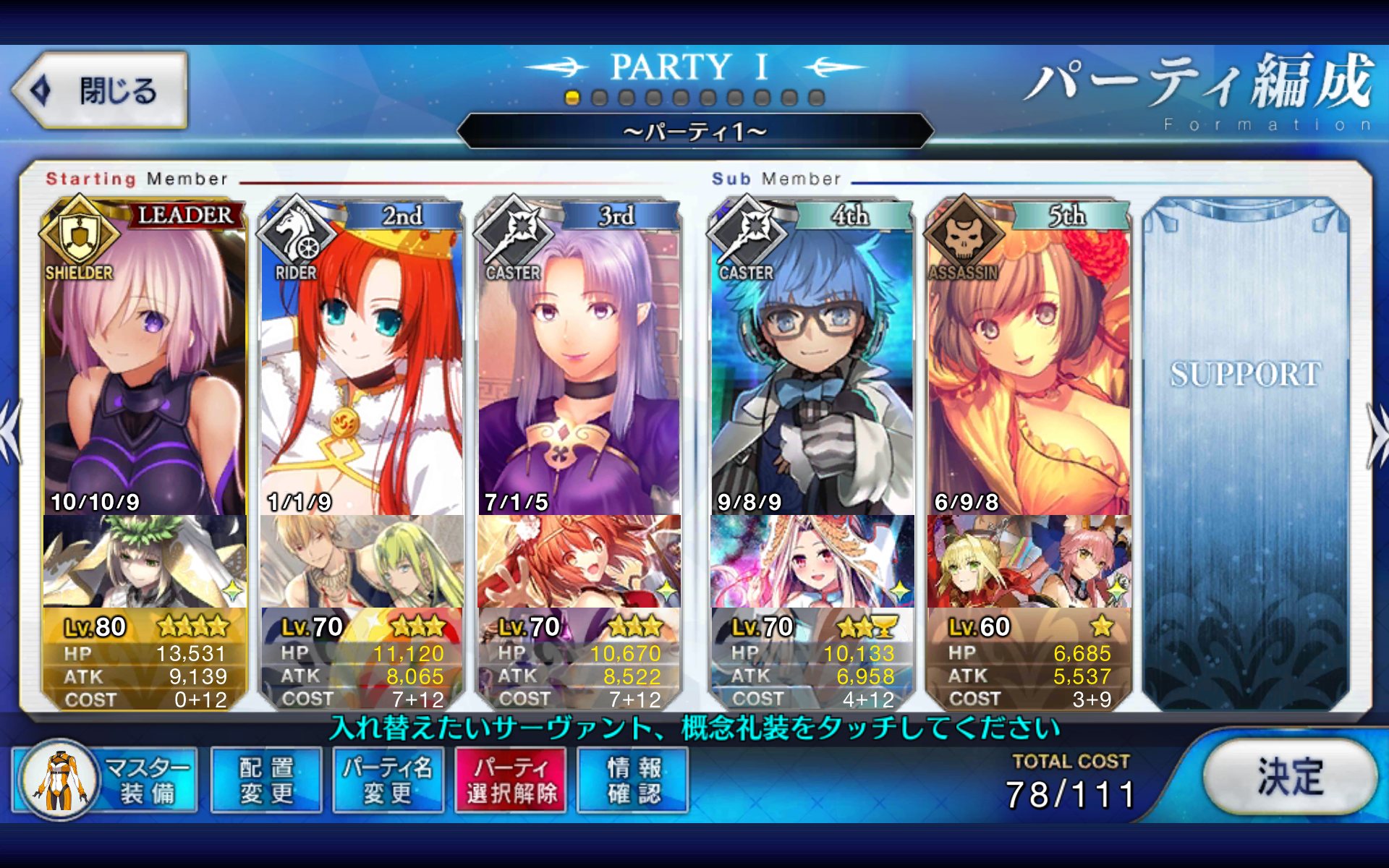Swap the Rider's blond-and-green-haired craft essence
This screenshot has height=868, width=1389.
(x=361, y=562)
